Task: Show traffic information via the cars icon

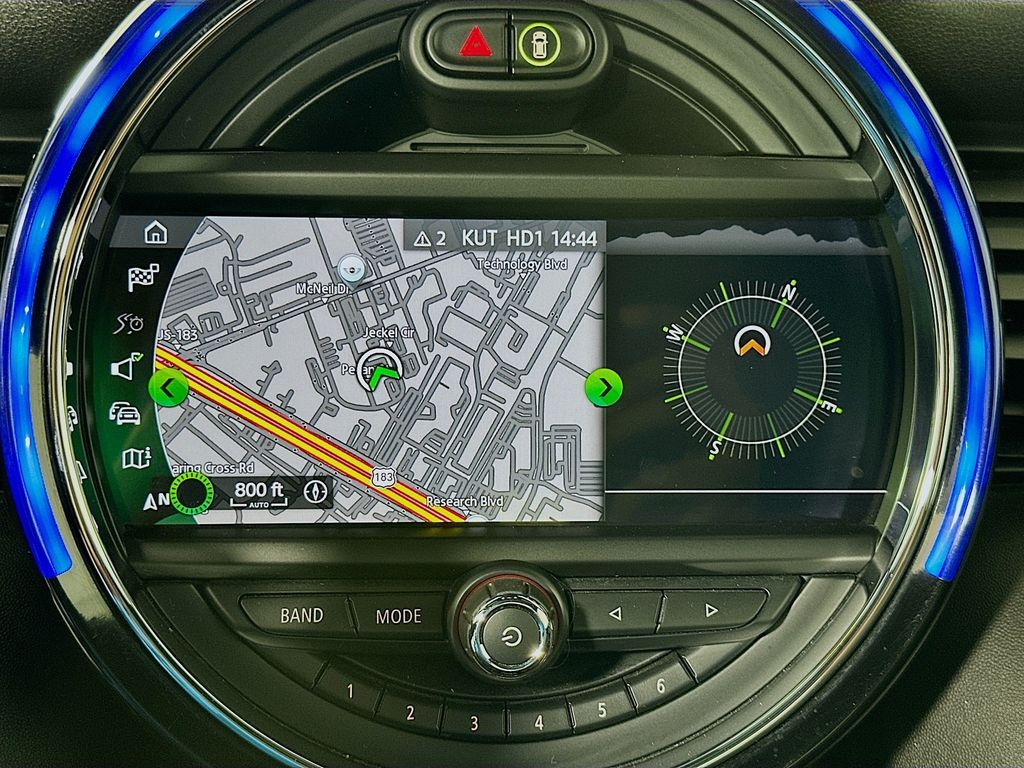Action: point(125,412)
